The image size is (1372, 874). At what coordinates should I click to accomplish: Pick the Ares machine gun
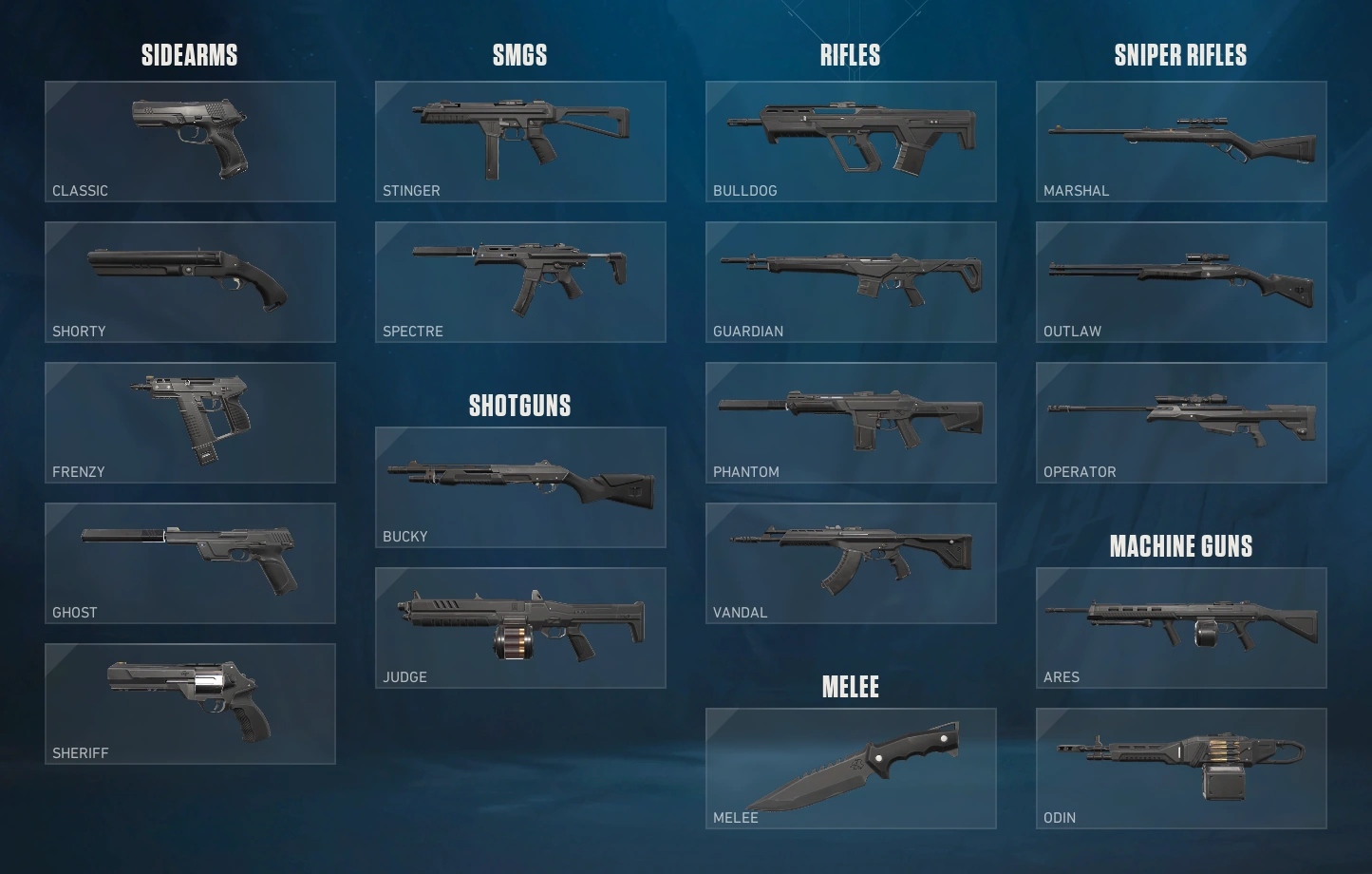click(1180, 627)
